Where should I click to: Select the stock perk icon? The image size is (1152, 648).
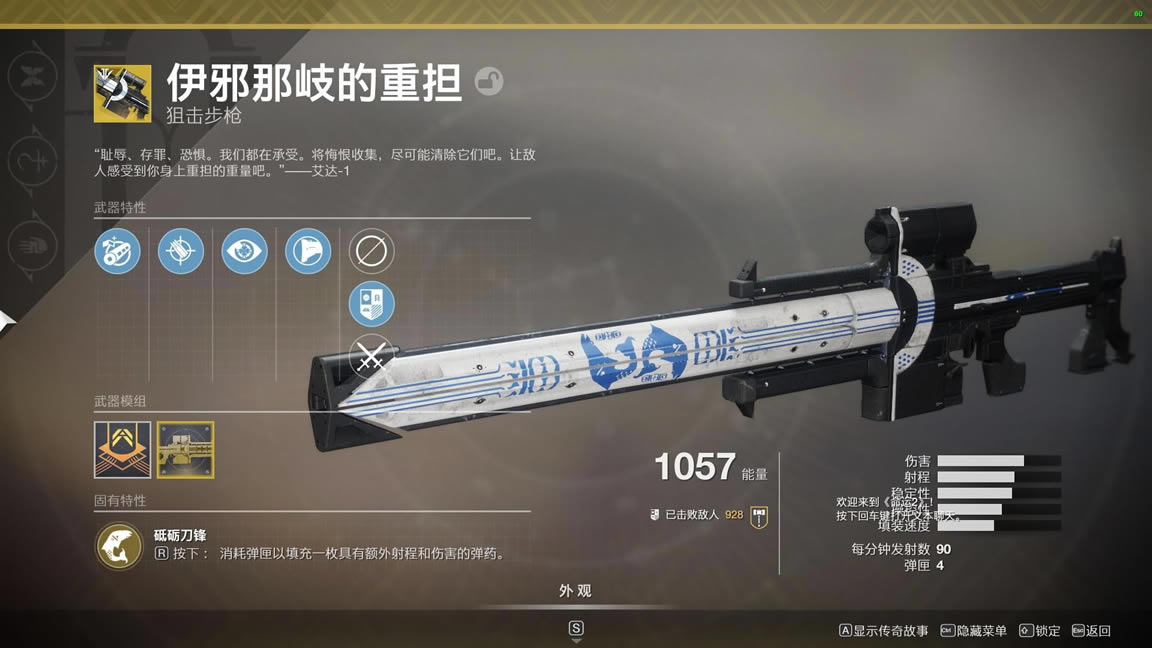tap(308, 251)
